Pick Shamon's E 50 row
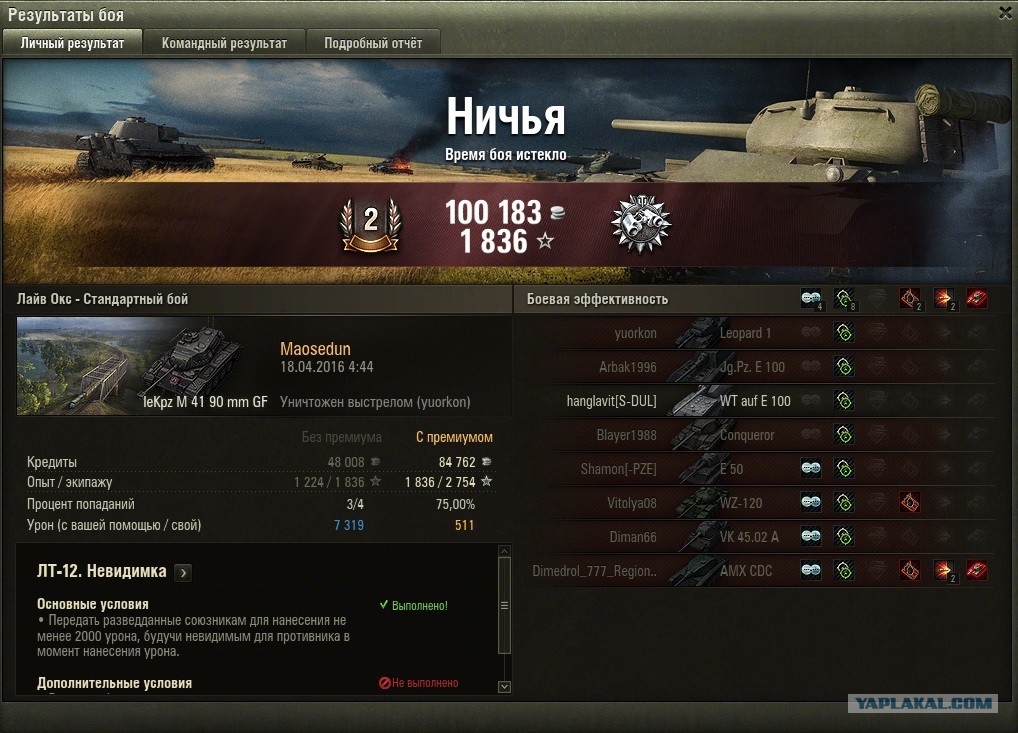The width and height of the screenshot is (1018, 733). point(755,469)
